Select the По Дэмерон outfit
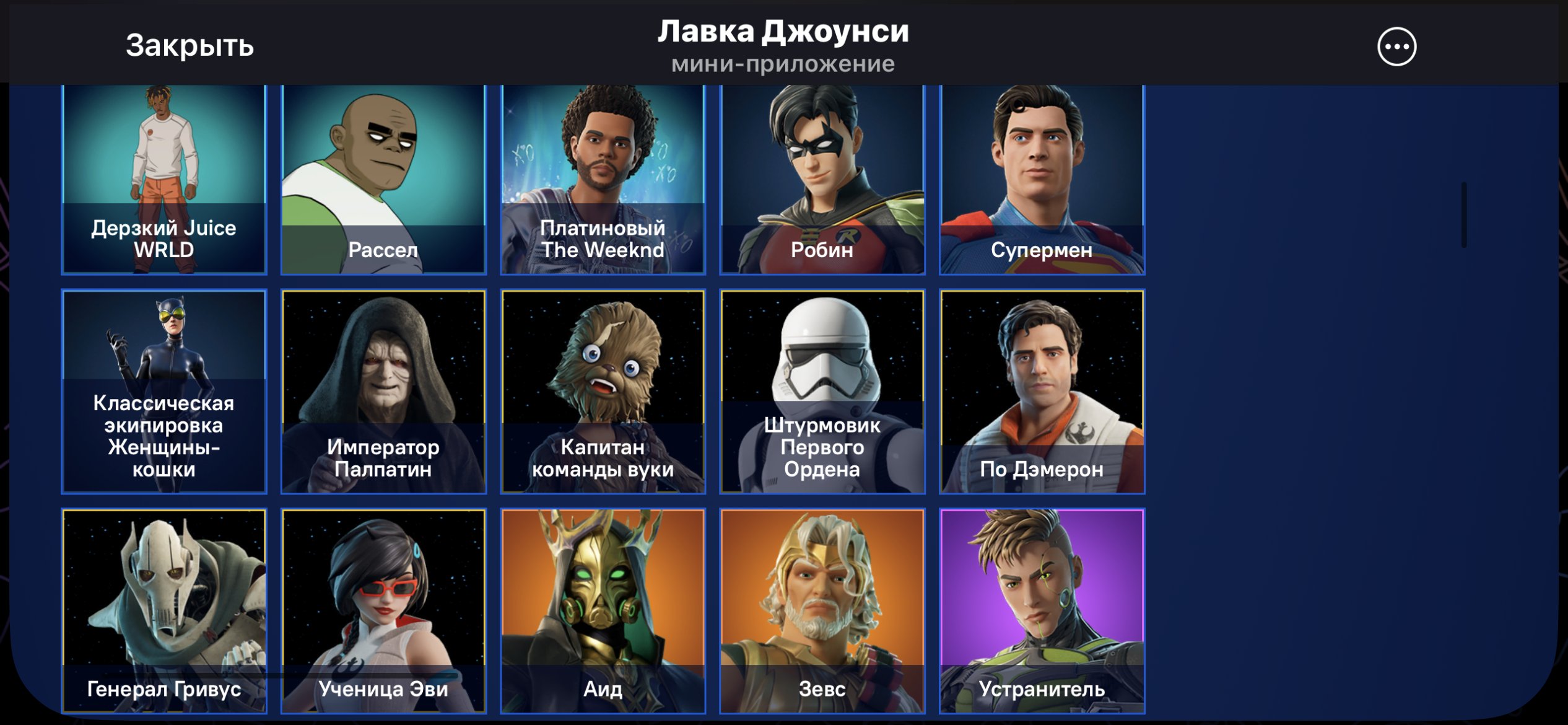 click(x=1043, y=390)
